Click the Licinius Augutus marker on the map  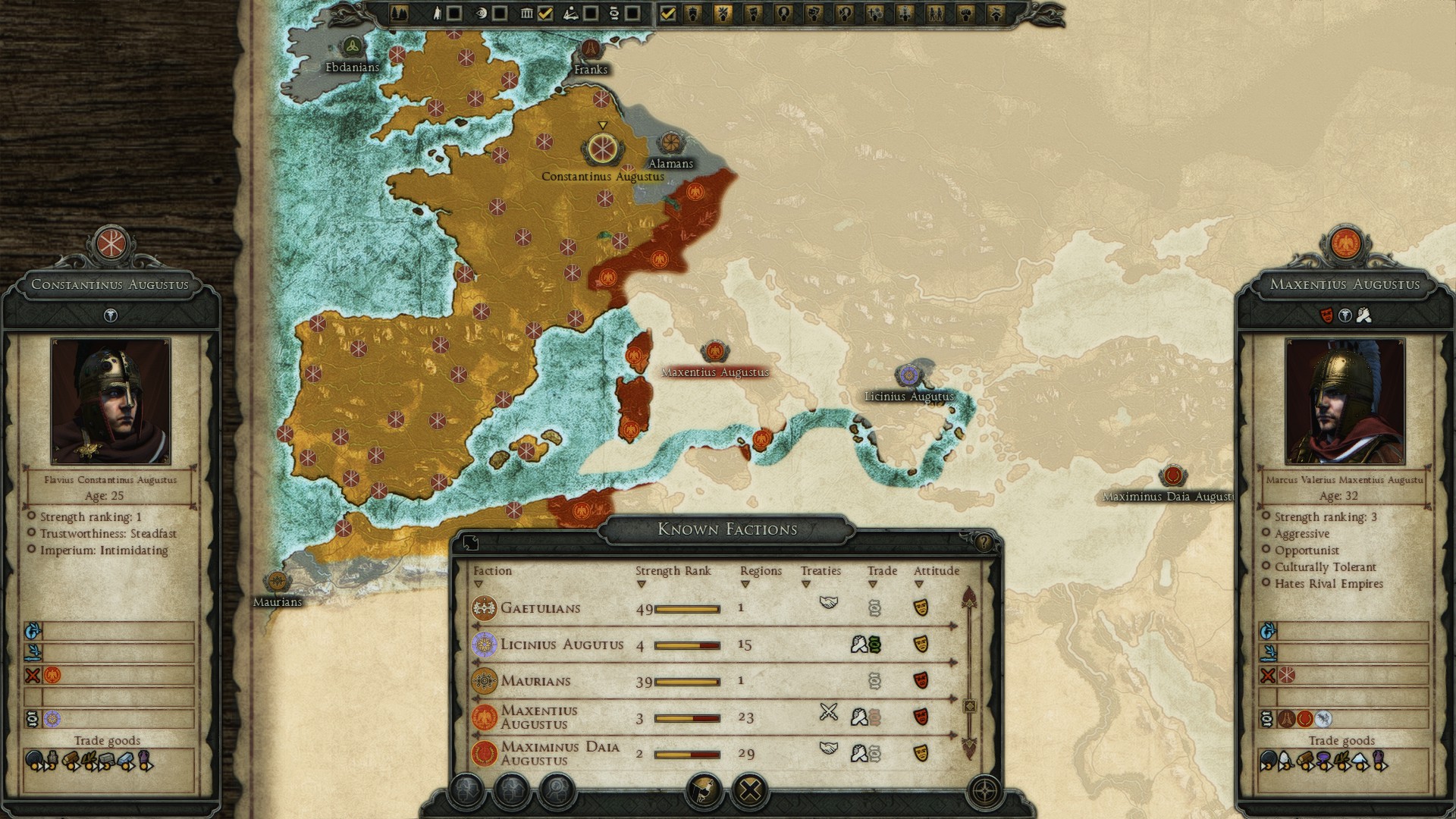pos(908,375)
